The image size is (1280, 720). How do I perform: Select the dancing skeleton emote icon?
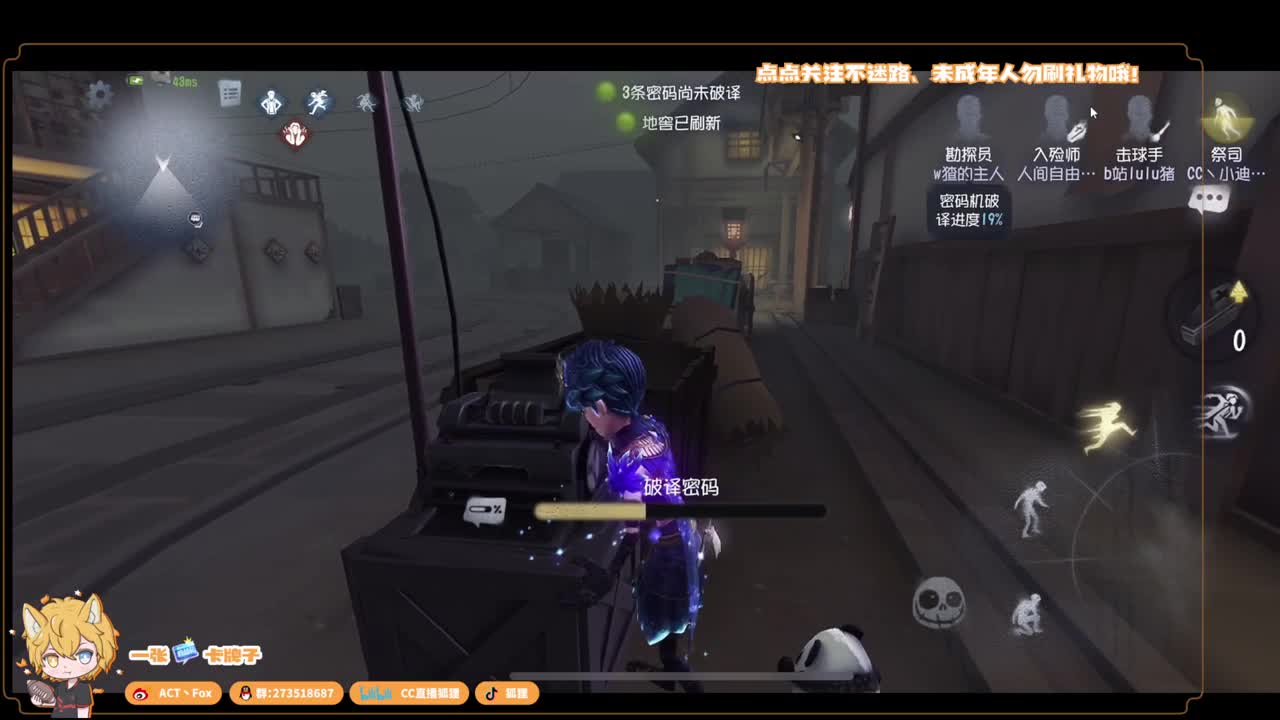[x=1032, y=504]
